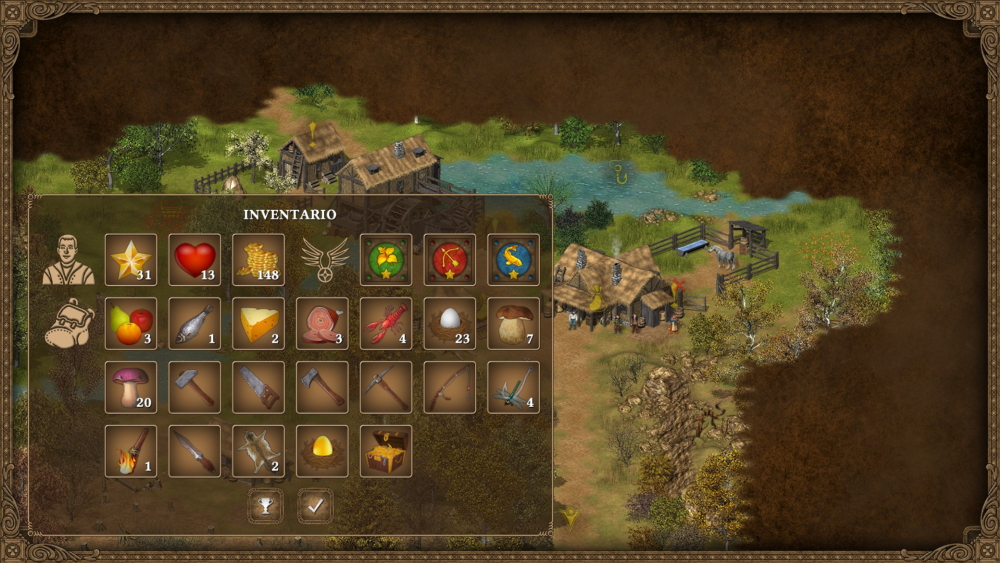Choose the animal hide slot
This screenshot has height=563, width=1000.
pyautogui.click(x=258, y=451)
